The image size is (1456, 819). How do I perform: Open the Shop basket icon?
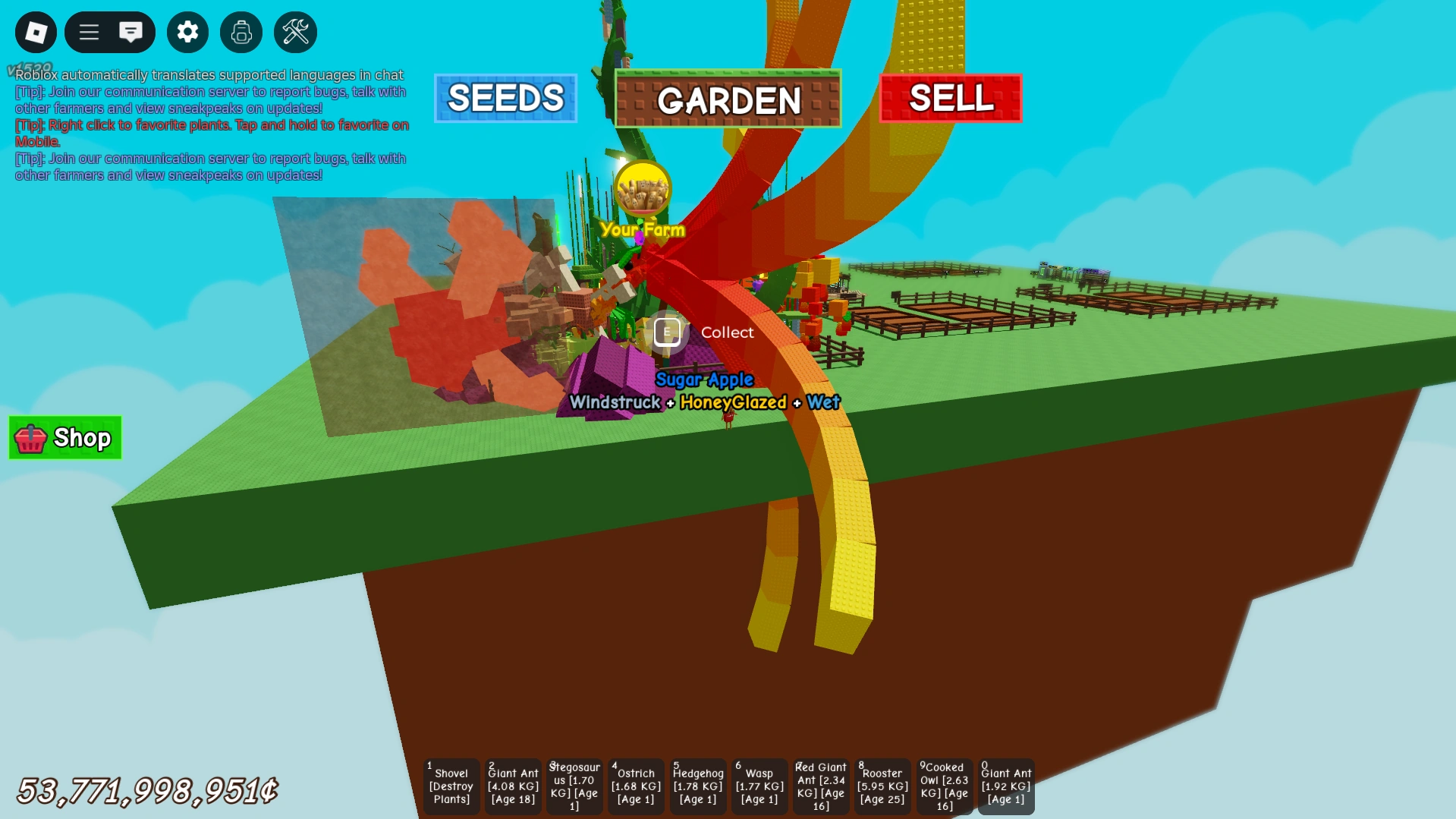30,437
